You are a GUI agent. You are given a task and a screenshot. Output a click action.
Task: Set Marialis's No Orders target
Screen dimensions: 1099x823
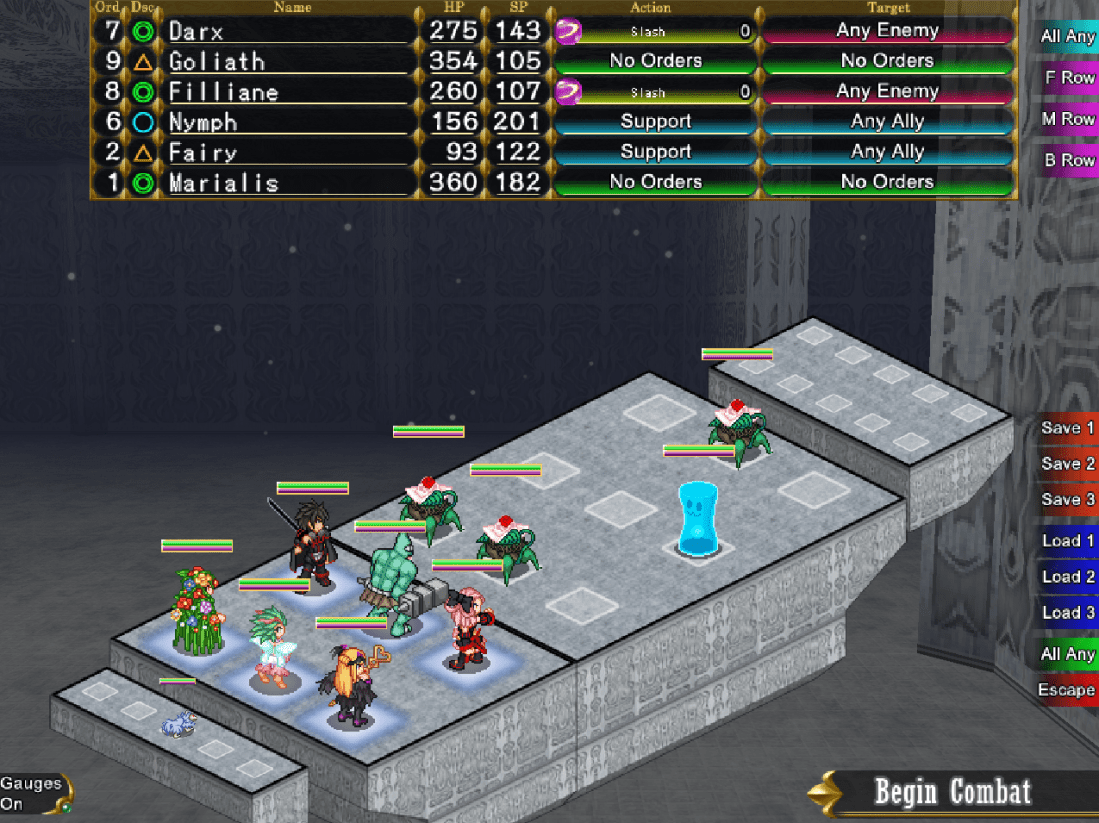pyautogui.click(x=887, y=182)
